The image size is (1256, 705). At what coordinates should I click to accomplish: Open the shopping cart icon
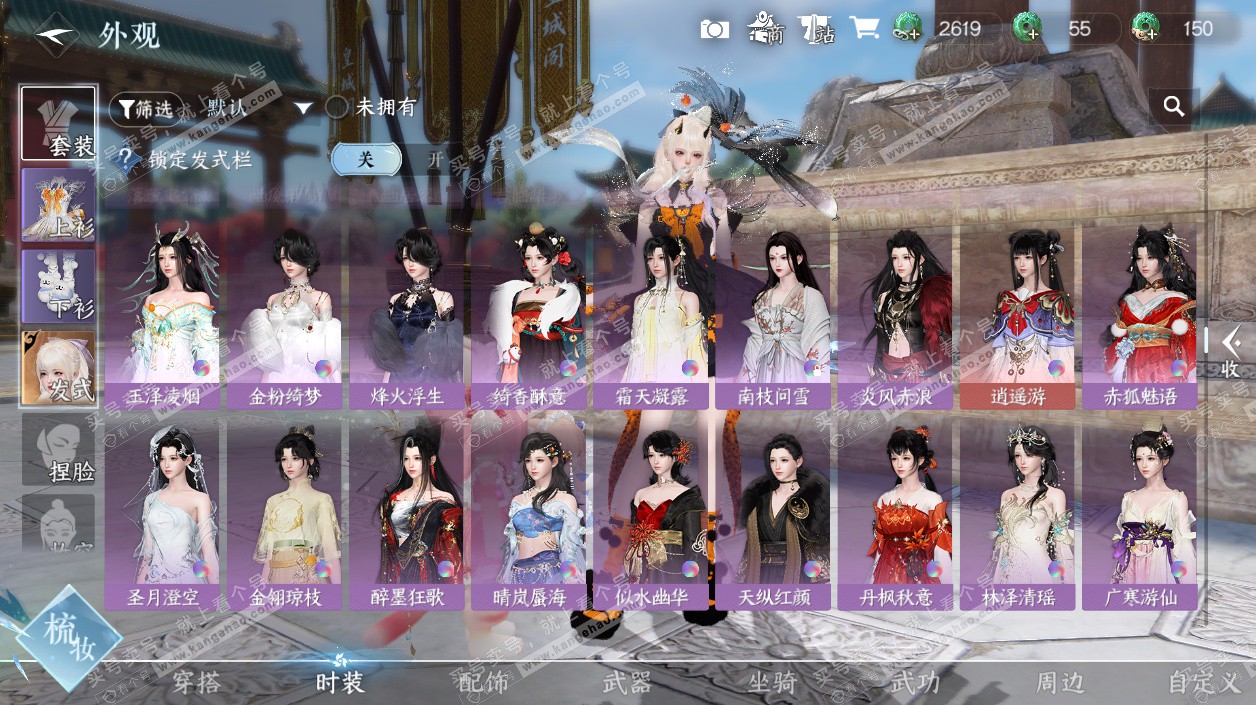[864, 28]
